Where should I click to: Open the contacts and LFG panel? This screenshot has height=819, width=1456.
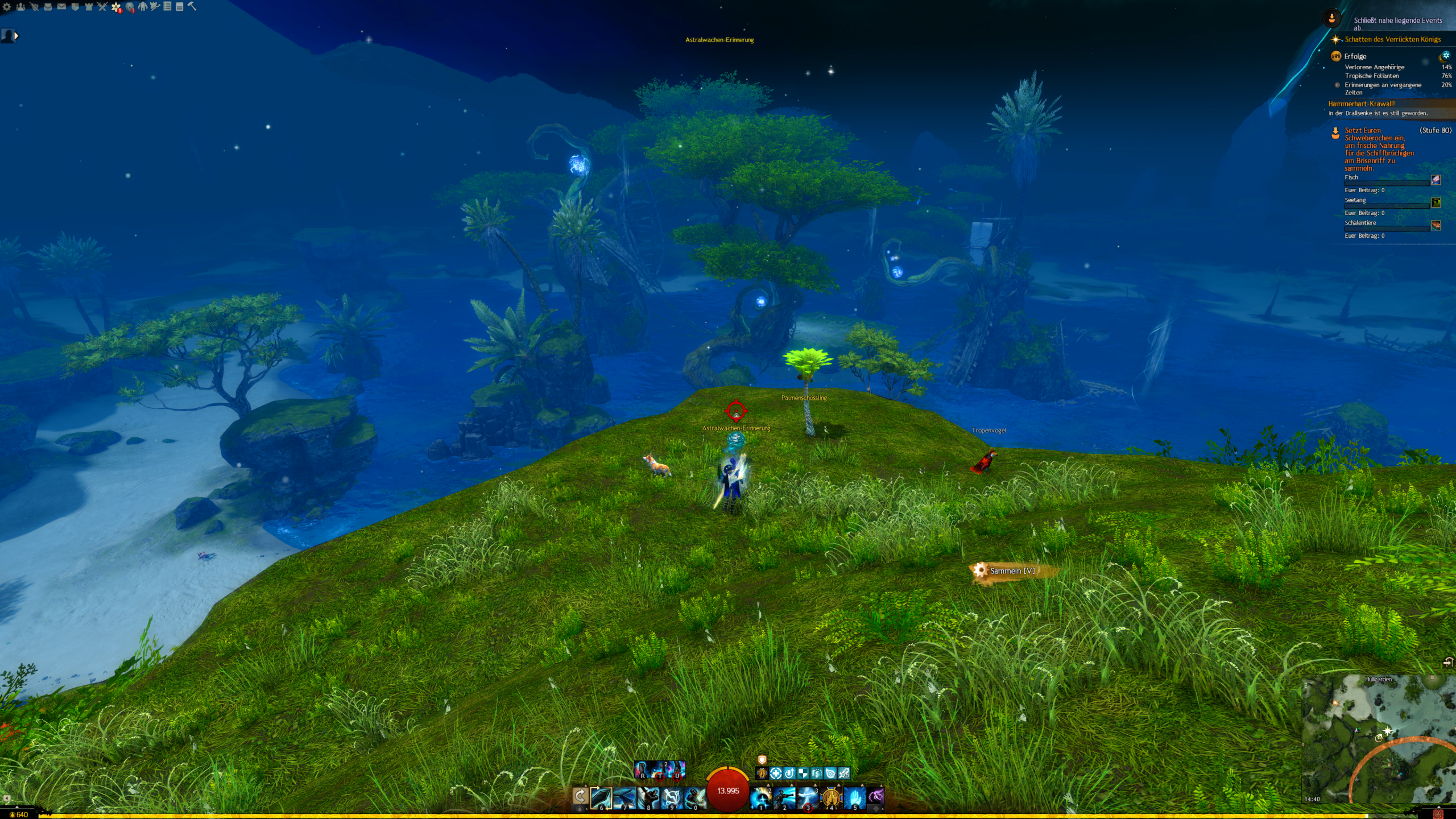[x=20, y=7]
